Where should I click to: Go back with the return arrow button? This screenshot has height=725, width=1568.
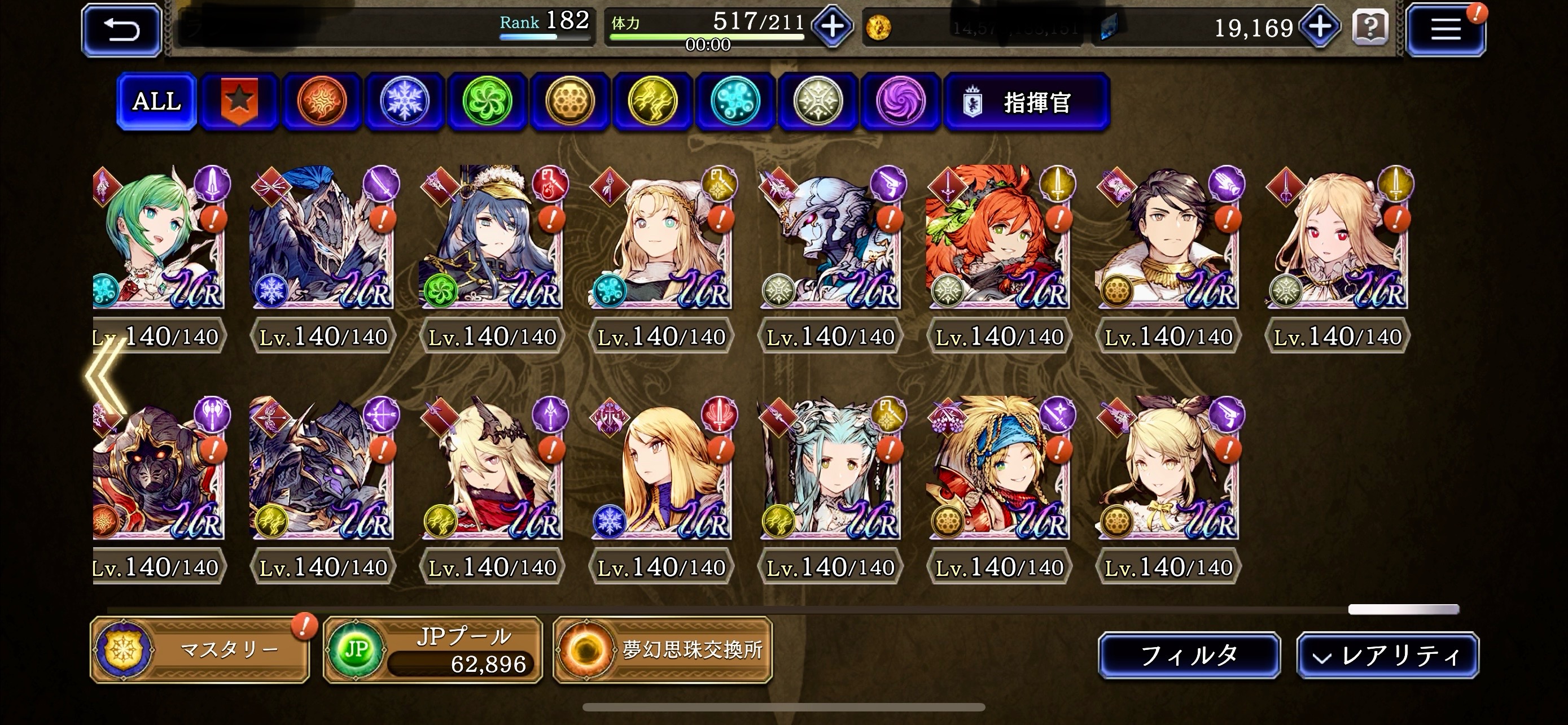point(122,30)
